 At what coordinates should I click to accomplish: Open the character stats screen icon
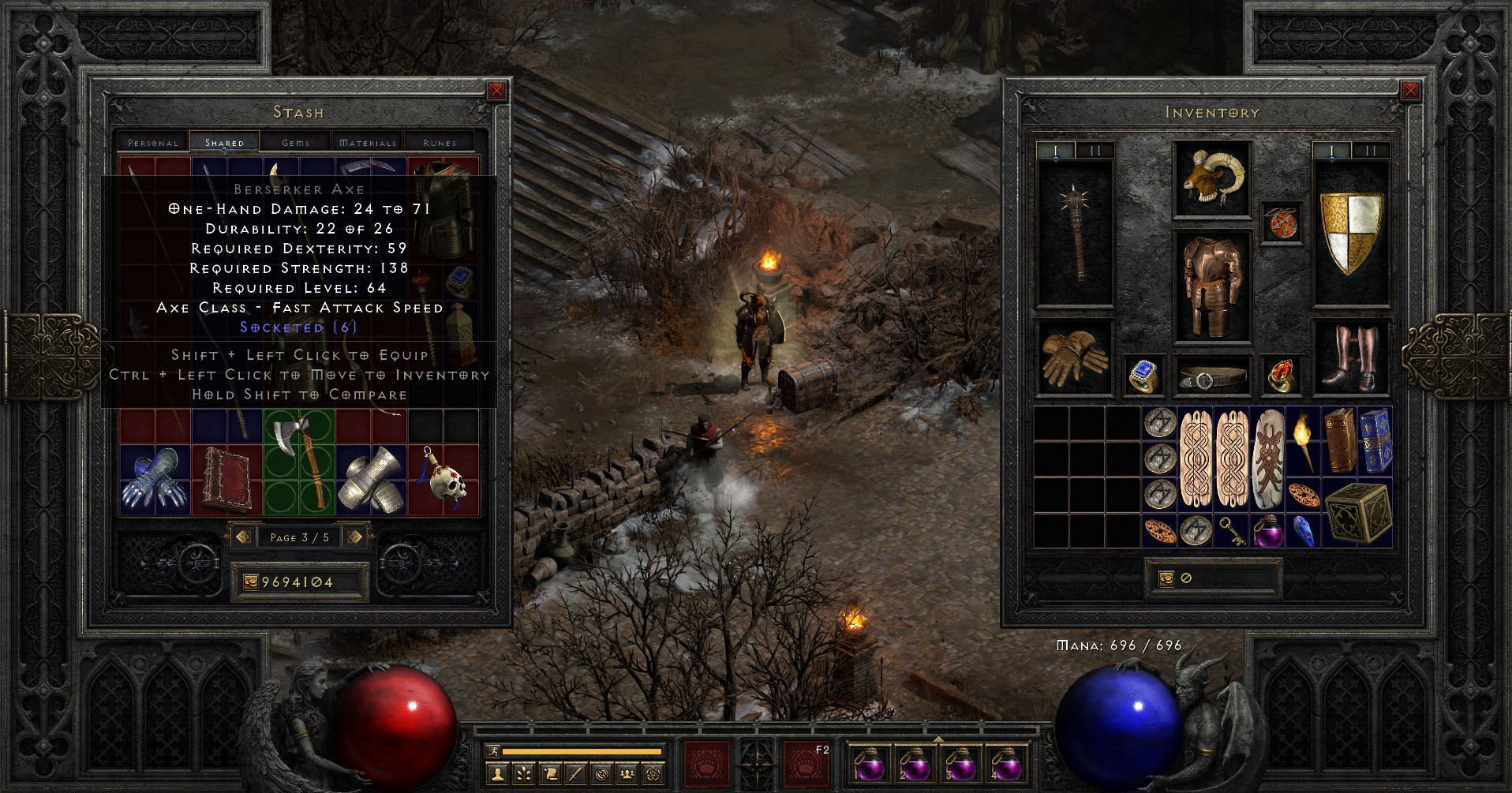click(x=497, y=774)
